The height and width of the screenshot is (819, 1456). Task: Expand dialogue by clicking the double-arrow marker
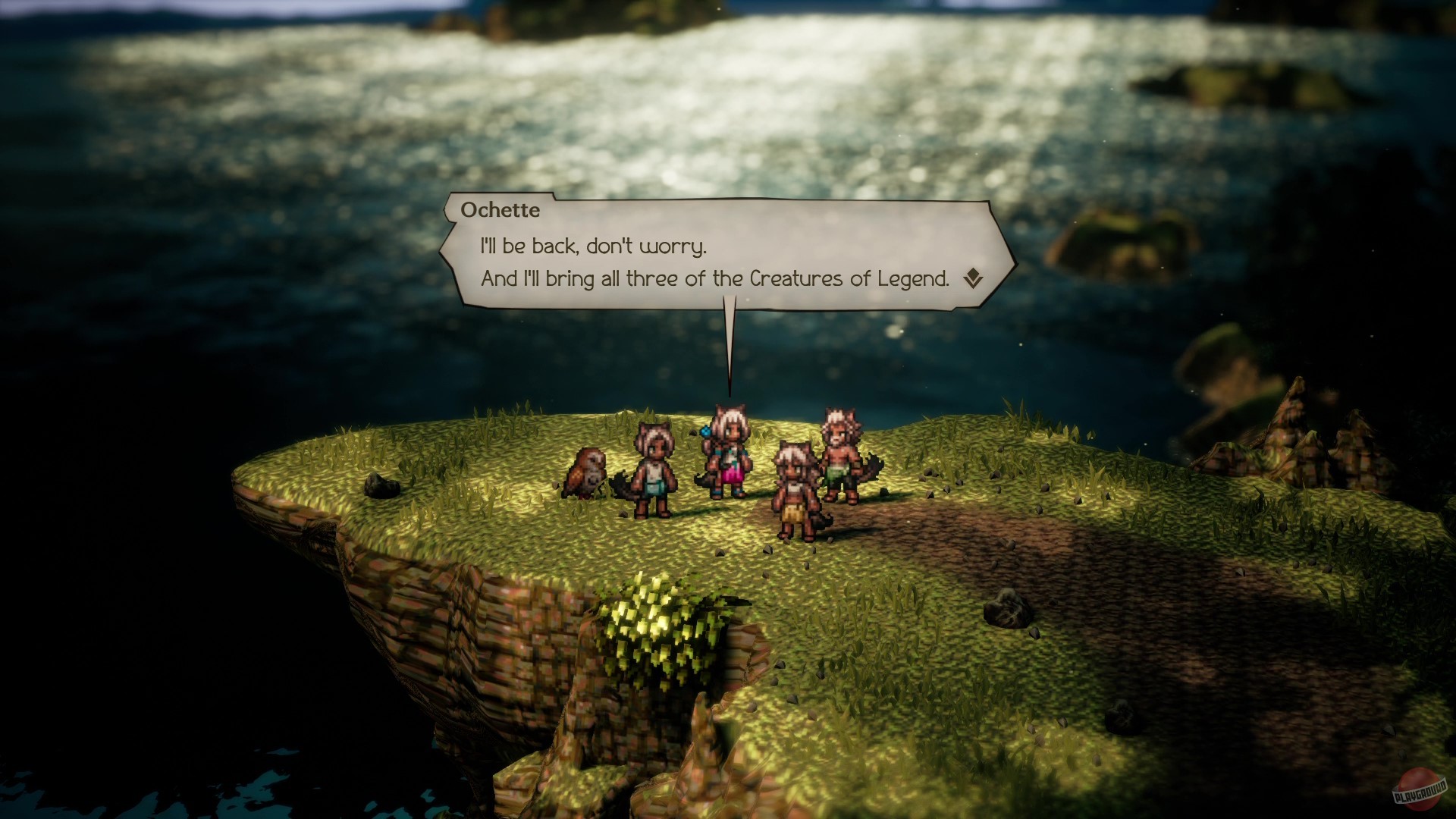click(x=971, y=278)
